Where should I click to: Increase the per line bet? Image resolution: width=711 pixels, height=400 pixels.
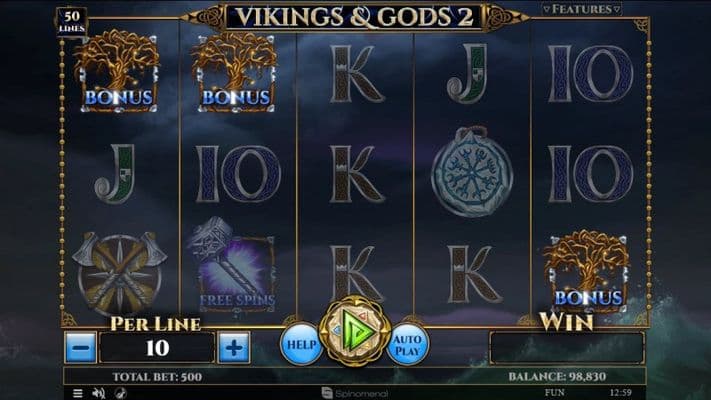(x=233, y=348)
